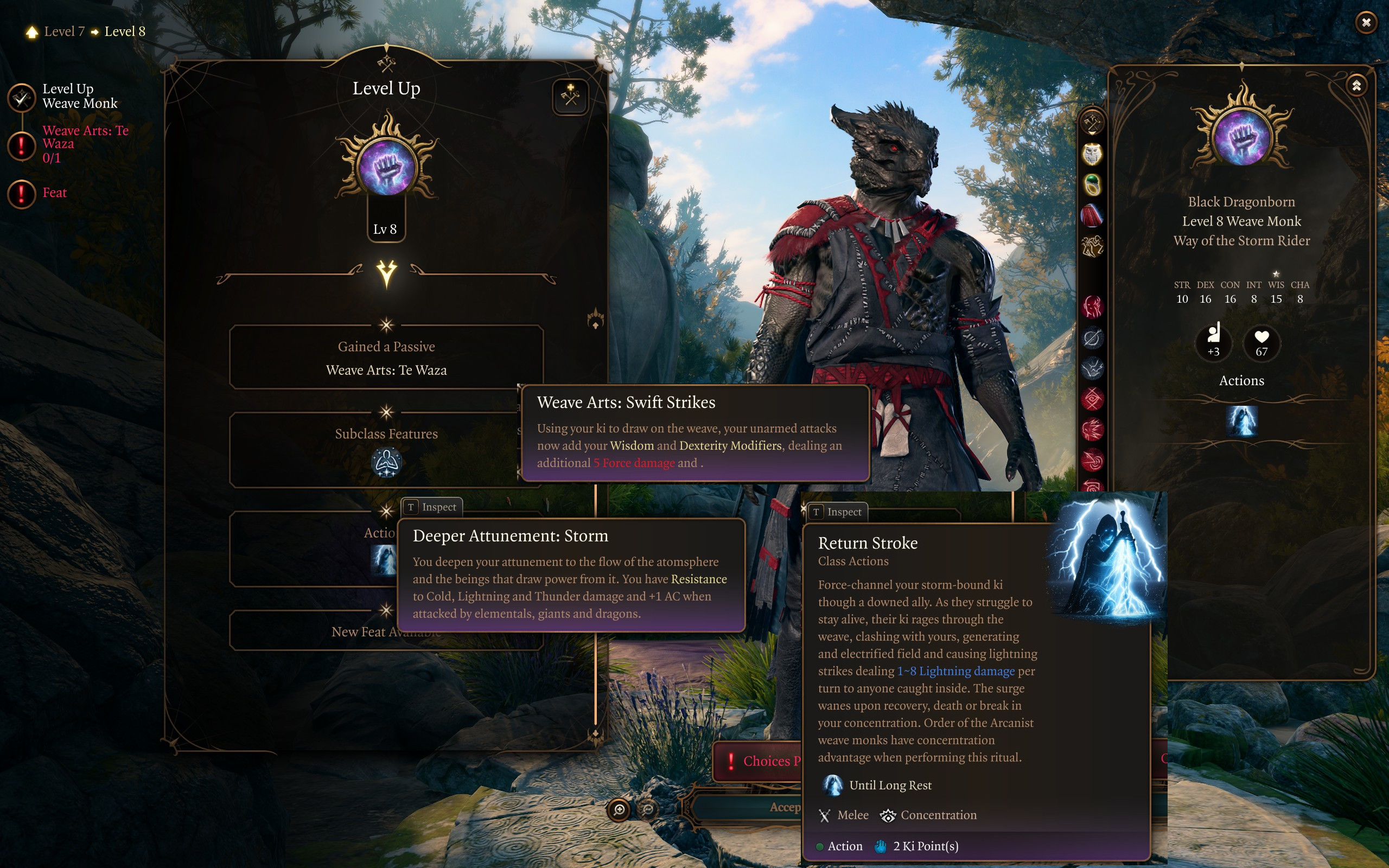Click the red Choices Pending button
This screenshot has height=868, width=1389.
[x=757, y=761]
